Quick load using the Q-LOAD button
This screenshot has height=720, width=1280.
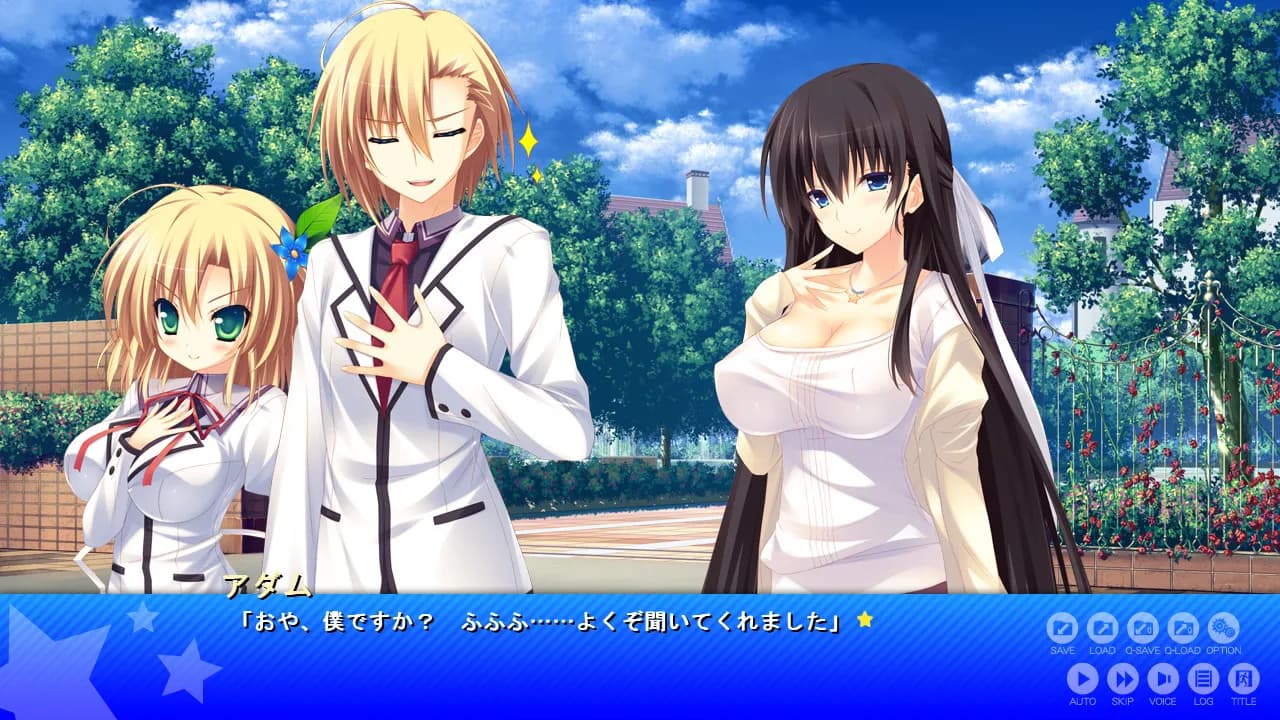pos(1182,628)
